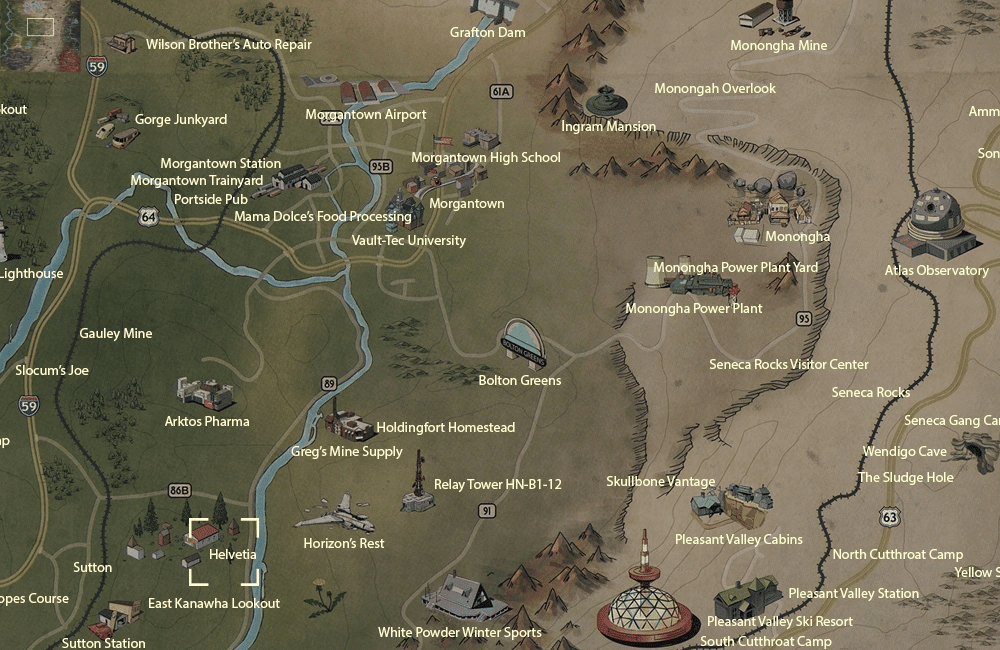Click the overview minimap thumbnail
The width and height of the screenshot is (1000, 650).
coord(40,35)
